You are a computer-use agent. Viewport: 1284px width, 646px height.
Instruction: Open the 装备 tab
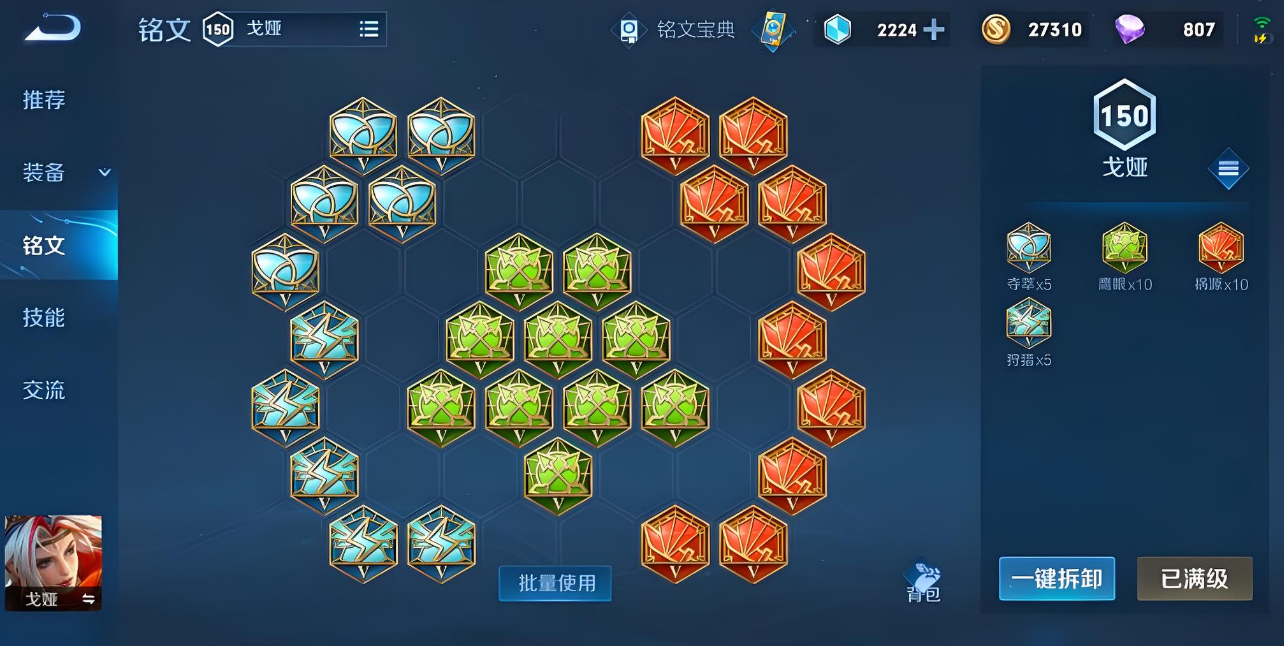click(x=45, y=173)
